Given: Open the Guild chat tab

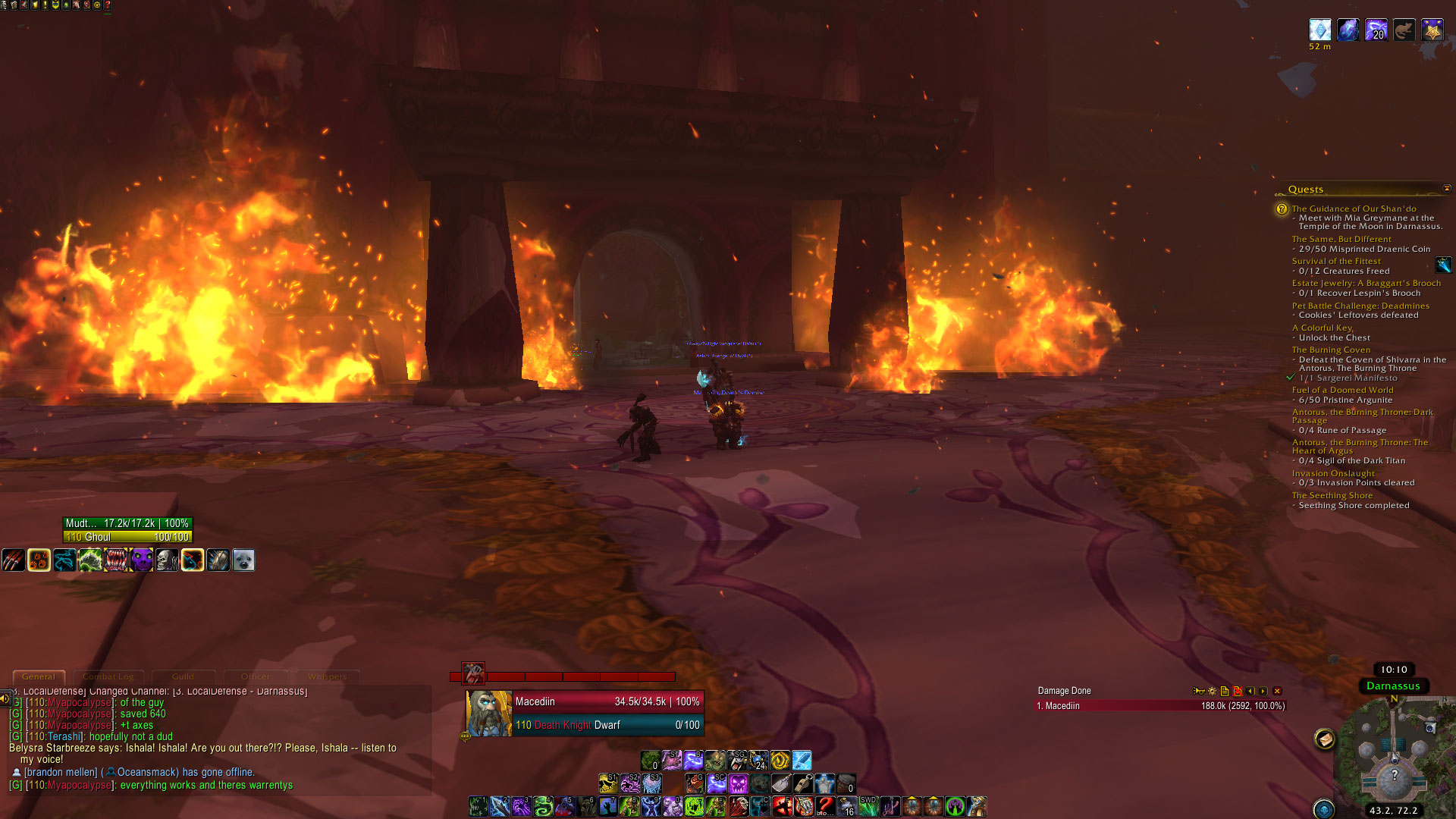Looking at the screenshot, I should tap(183, 676).
